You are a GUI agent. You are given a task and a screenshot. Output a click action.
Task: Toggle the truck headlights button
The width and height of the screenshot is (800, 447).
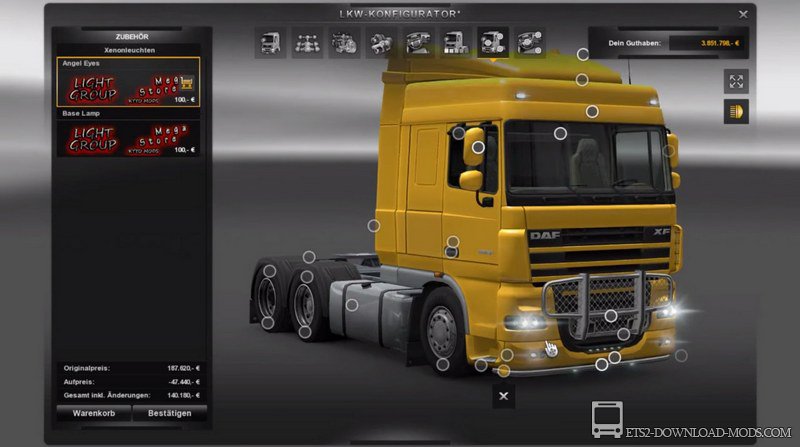[737, 111]
